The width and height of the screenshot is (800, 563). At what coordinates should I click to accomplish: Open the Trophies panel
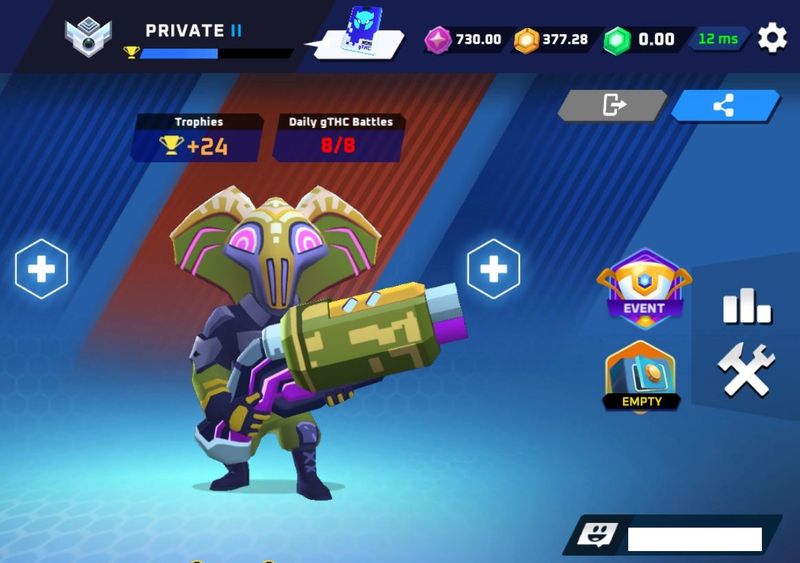tap(198, 137)
